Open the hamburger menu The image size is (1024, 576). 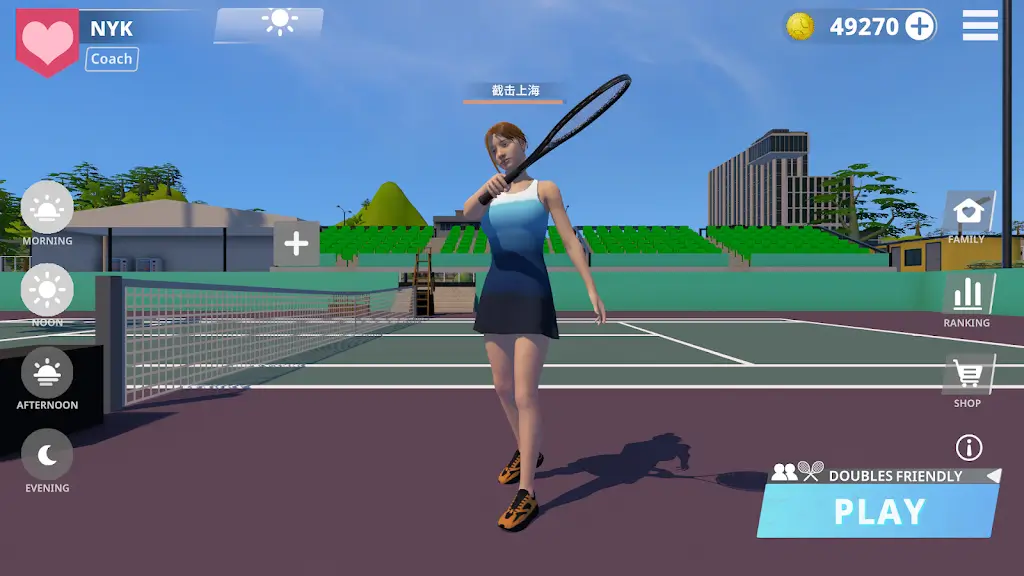980,26
